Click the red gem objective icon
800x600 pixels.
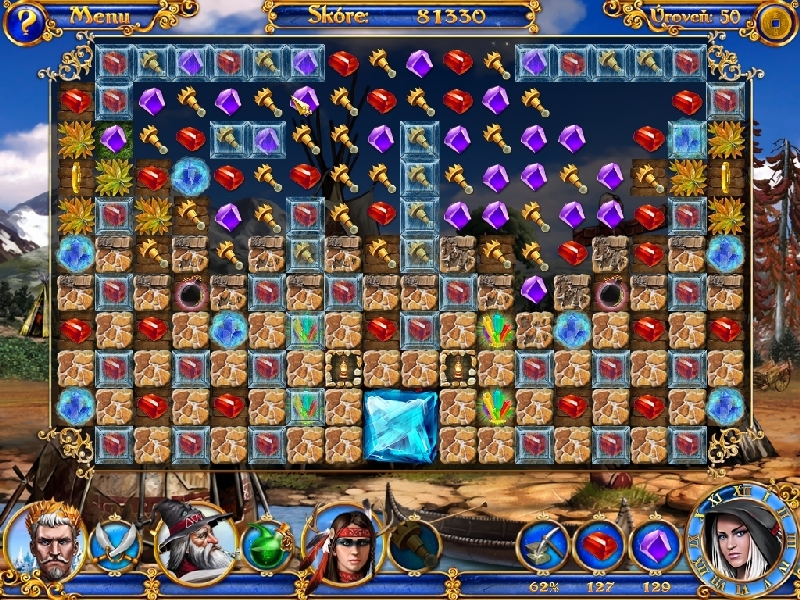[x=599, y=546]
